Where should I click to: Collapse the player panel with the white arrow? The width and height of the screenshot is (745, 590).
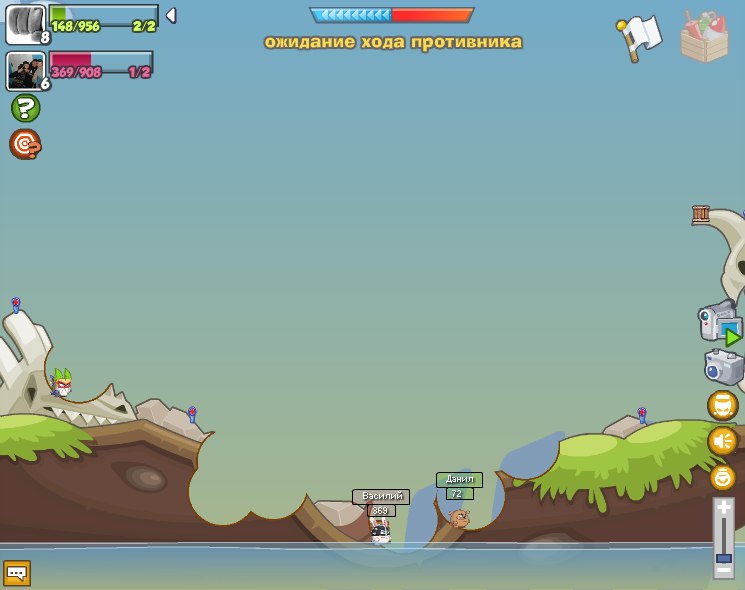[x=171, y=15]
